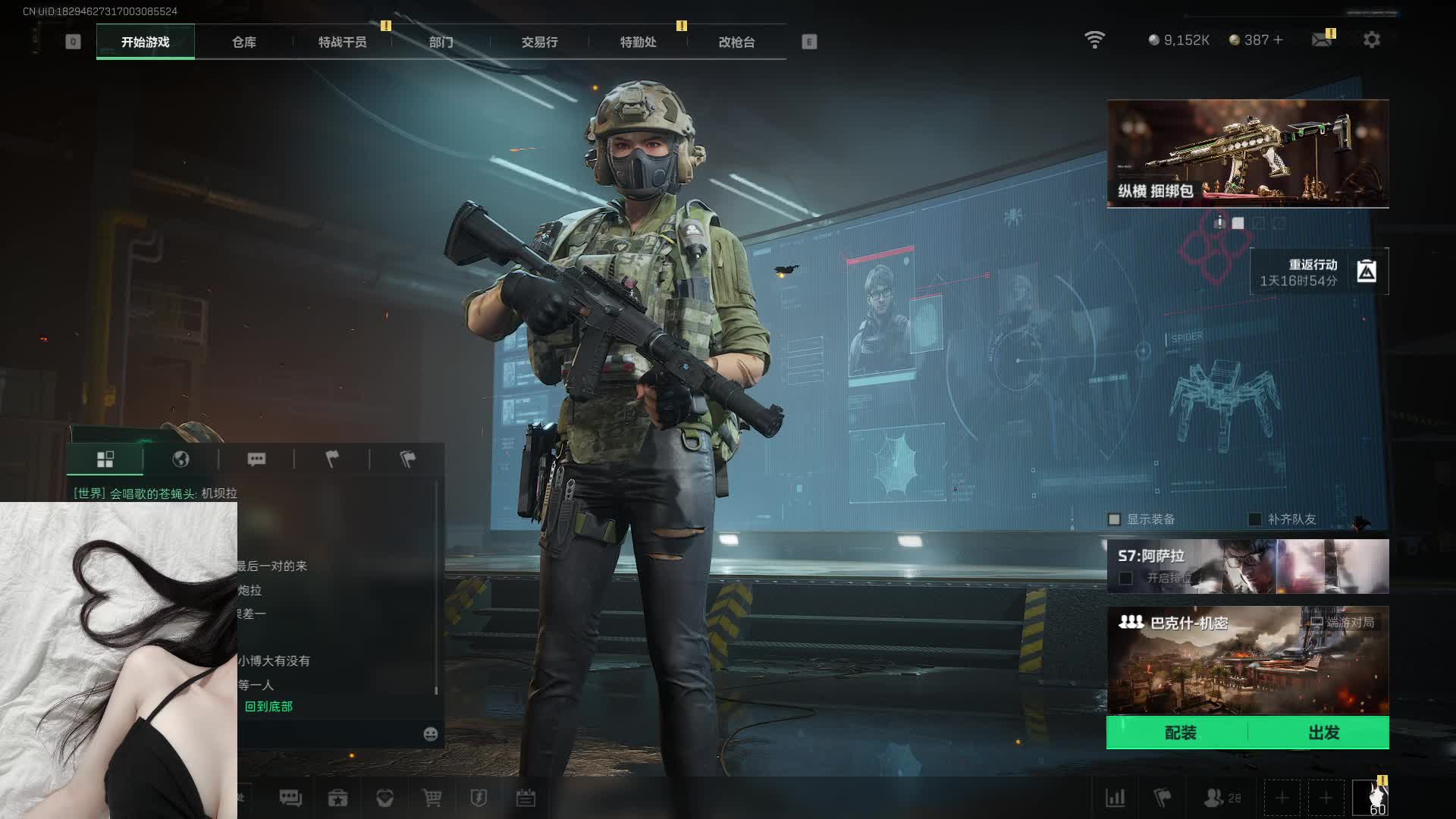This screenshot has height=819, width=1456.
Task: Switch to the 仓库 tab
Action: tap(243, 42)
